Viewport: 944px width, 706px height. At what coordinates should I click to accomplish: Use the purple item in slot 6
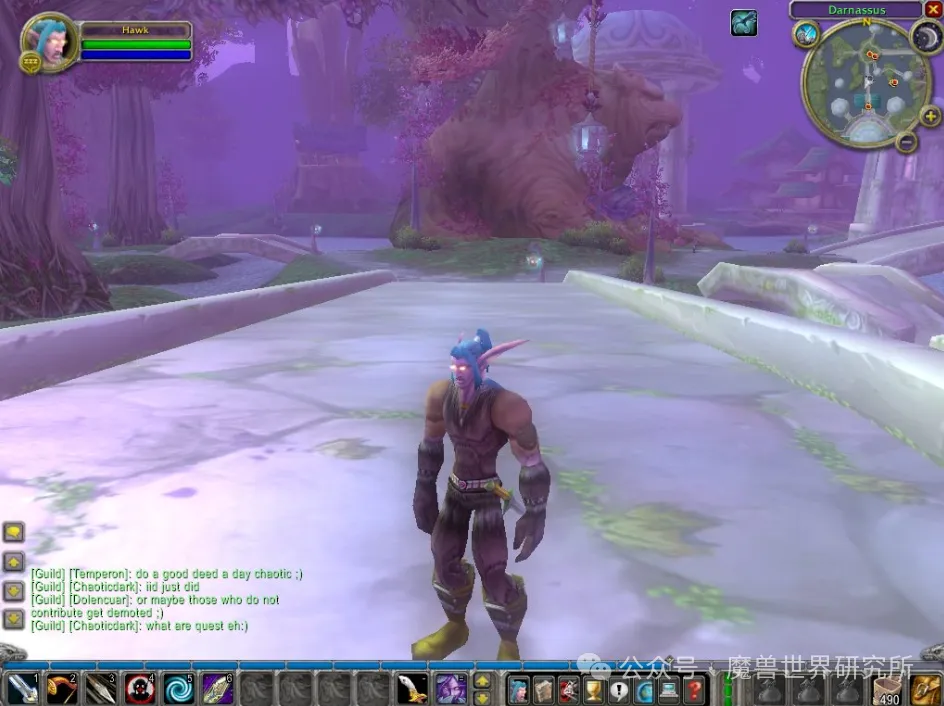[x=217, y=689]
